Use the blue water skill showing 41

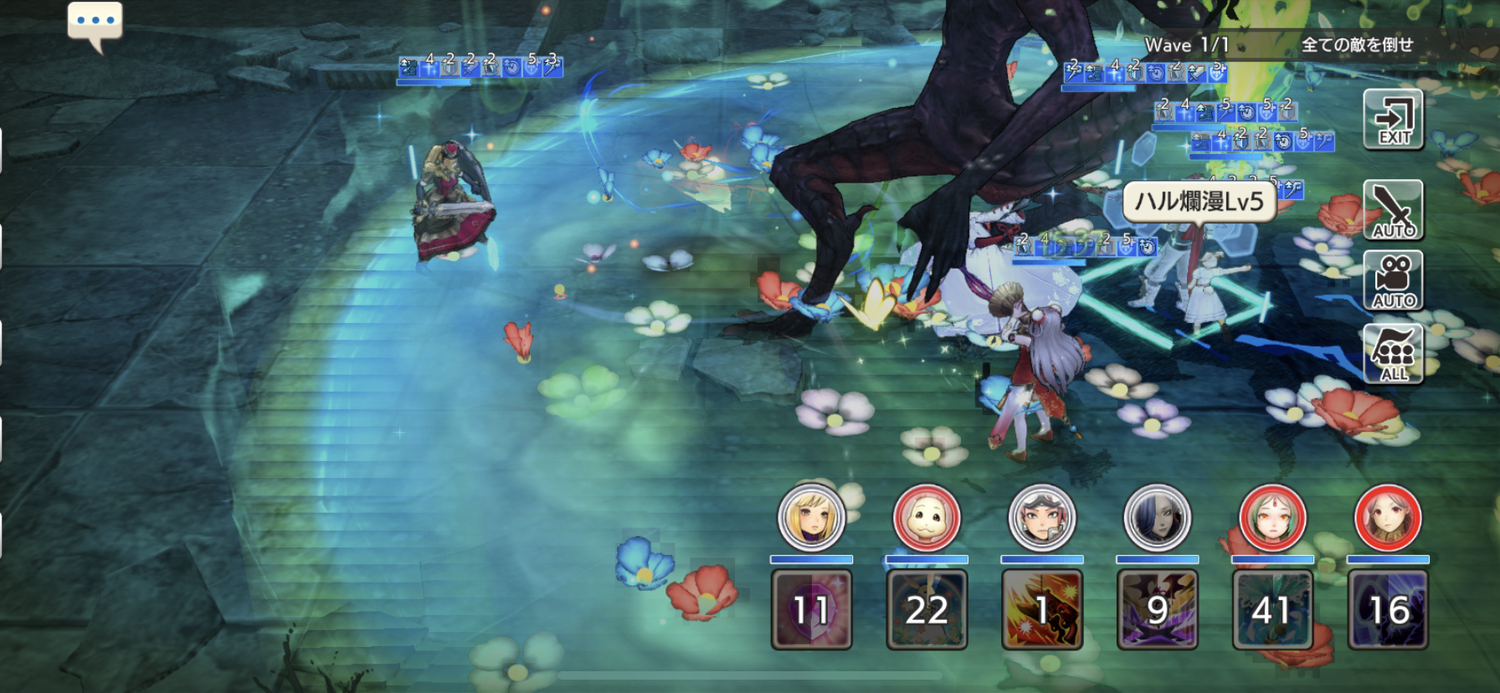[1272, 609]
